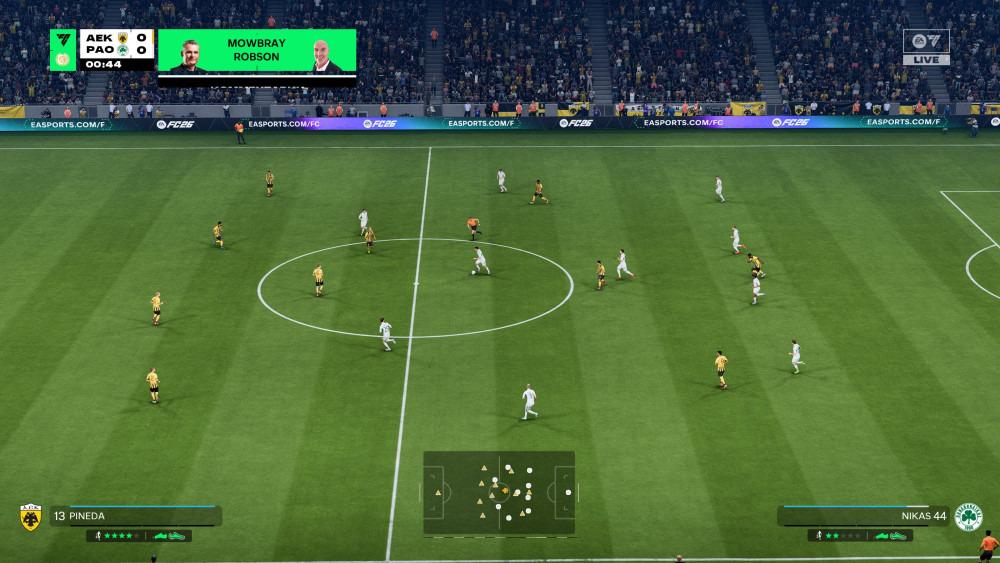Viewport: 1000px width, 563px height.
Task: Click the pitch radar minimap
Action: (x=499, y=492)
